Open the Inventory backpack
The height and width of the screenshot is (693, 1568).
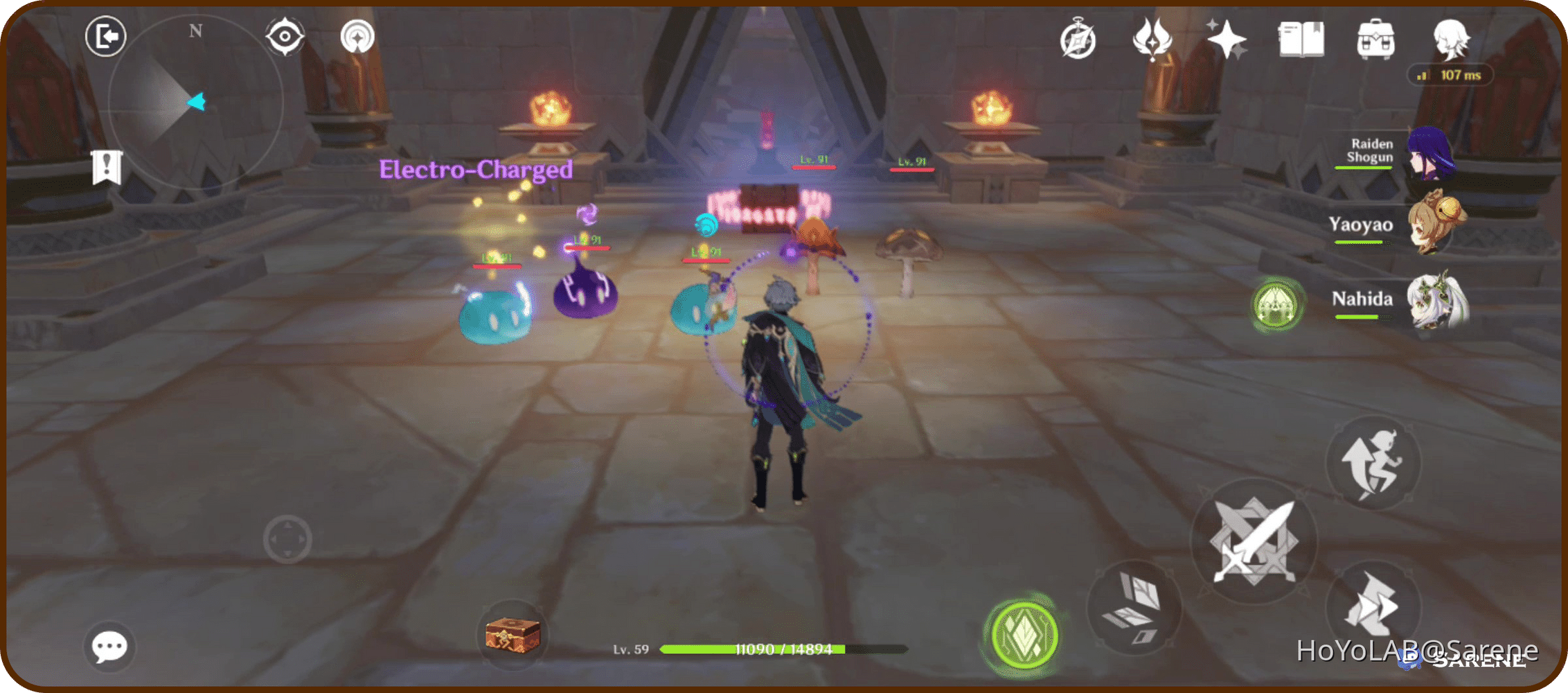coord(1377,40)
